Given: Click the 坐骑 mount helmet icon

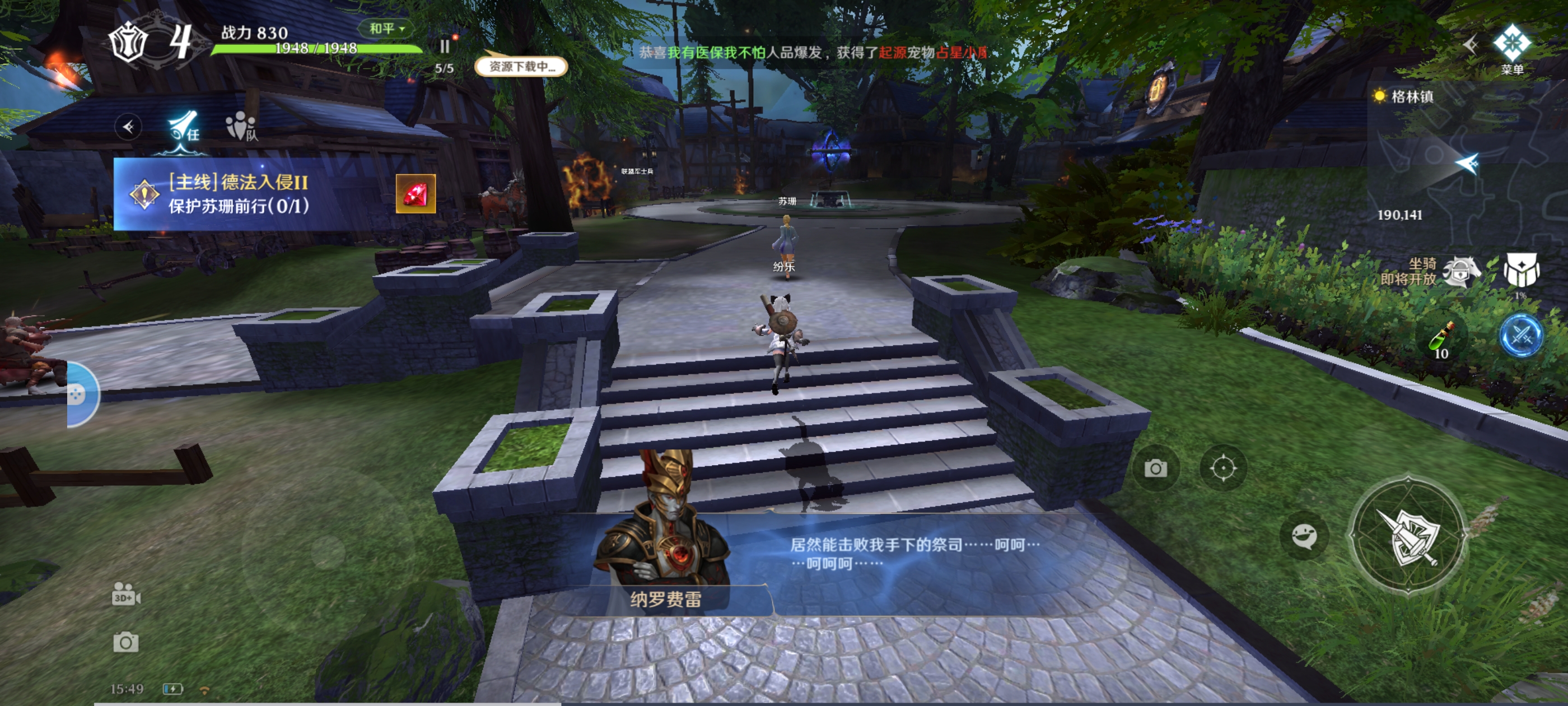Looking at the screenshot, I should coord(1461,272).
